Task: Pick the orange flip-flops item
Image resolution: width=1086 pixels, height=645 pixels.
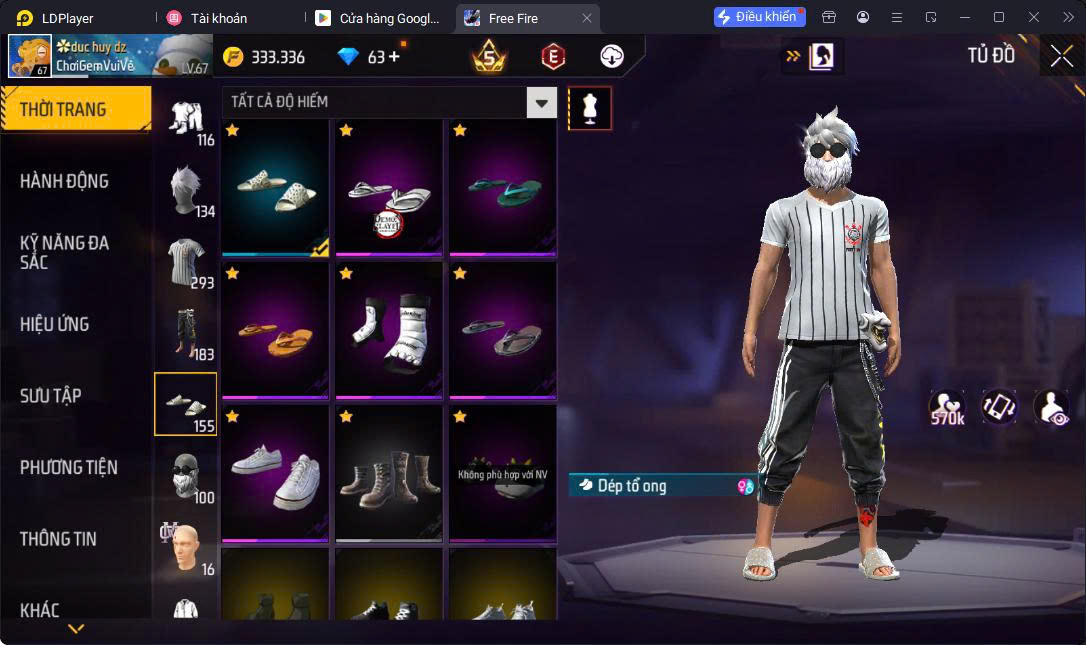Action: tap(275, 329)
